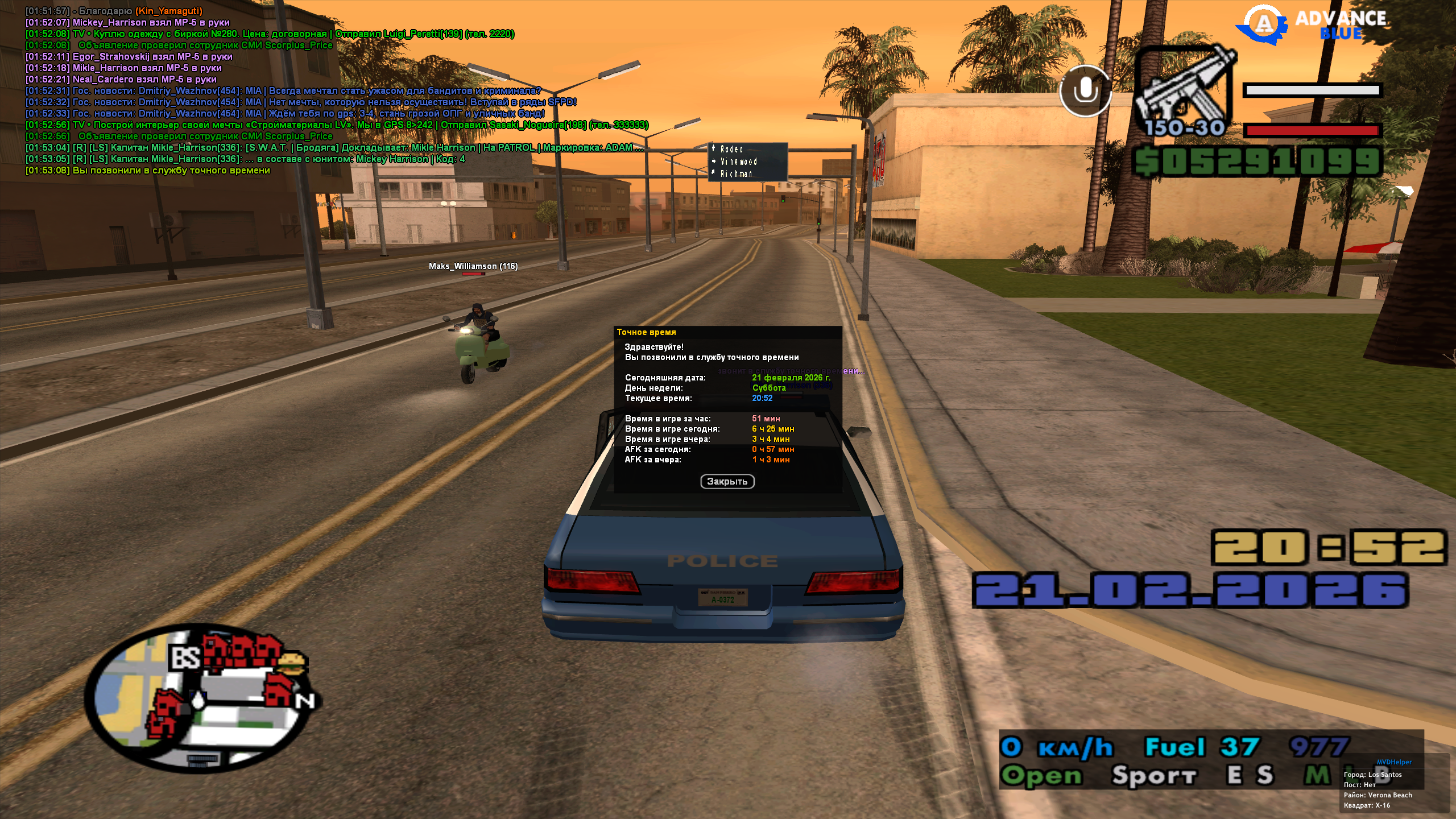Click the Open door status indicator
1456x819 pixels.
point(1041,776)
